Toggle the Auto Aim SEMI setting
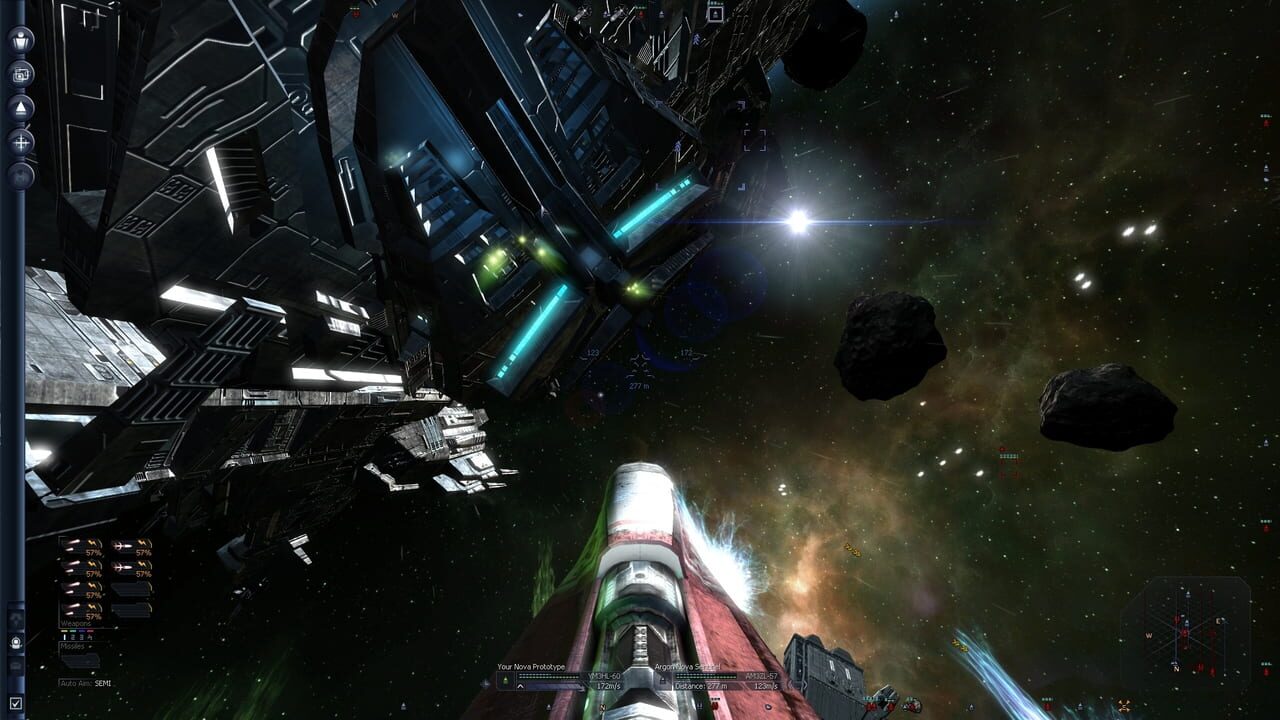 (x=86, y=682)
